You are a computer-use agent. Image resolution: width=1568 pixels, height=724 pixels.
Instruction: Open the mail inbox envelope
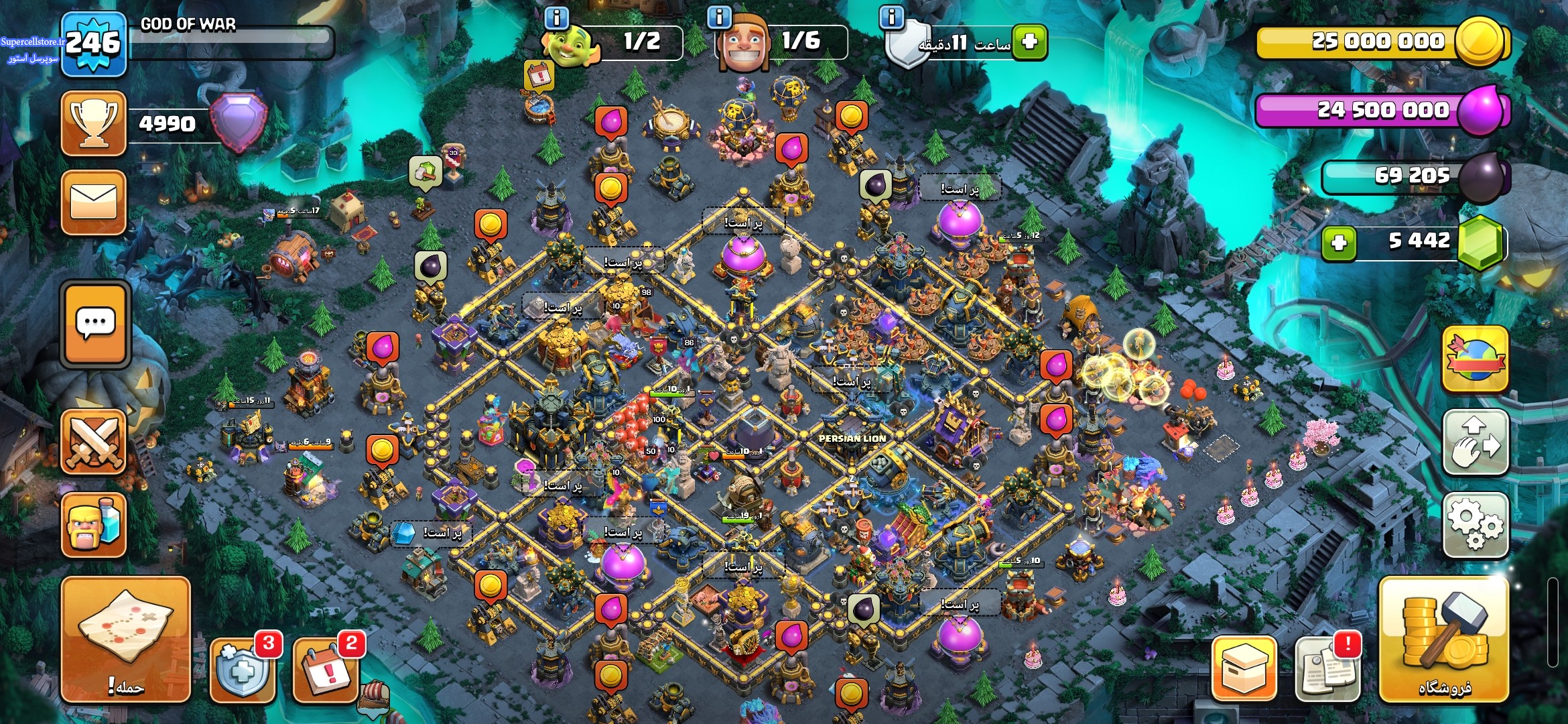[x=94, y=202]
